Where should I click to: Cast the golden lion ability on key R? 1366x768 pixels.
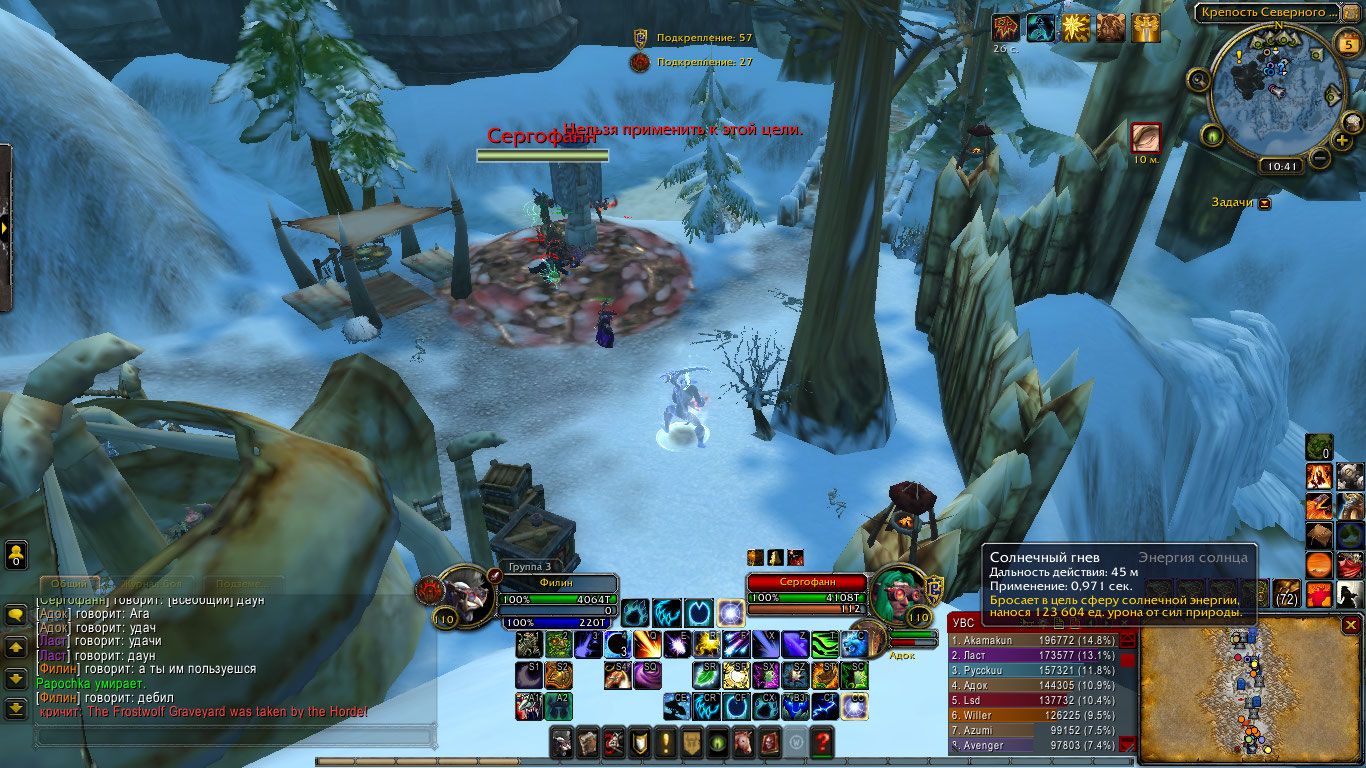click(x=707, y=644)
